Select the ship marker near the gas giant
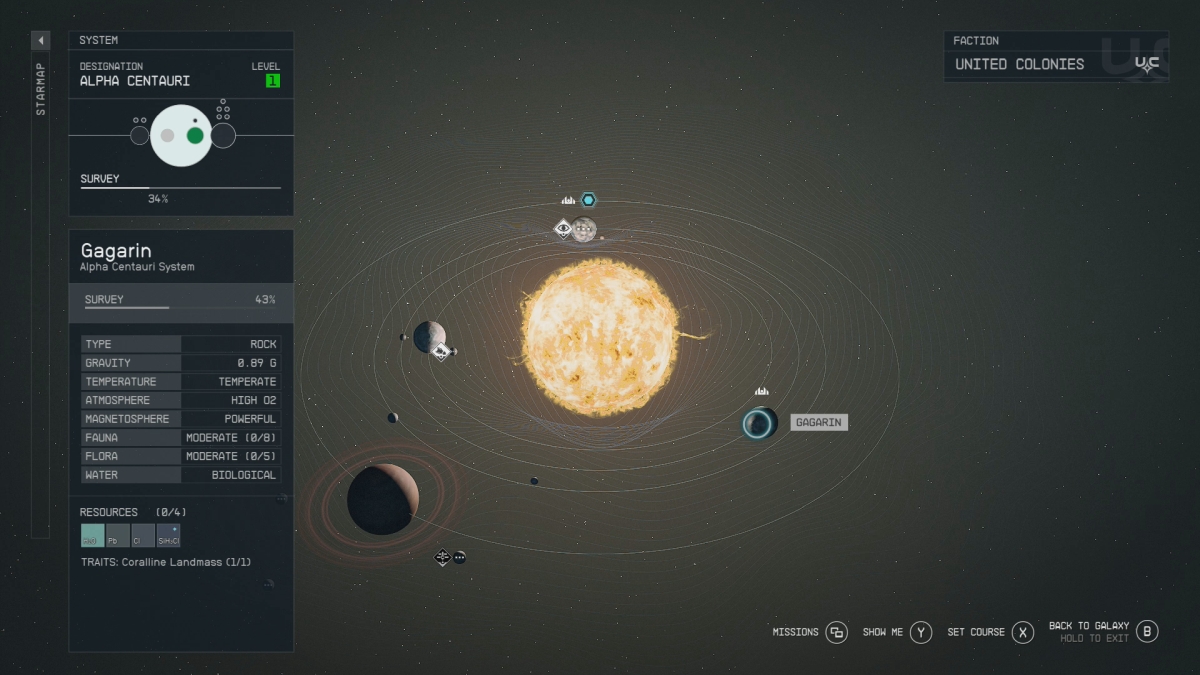 [442, 557]
